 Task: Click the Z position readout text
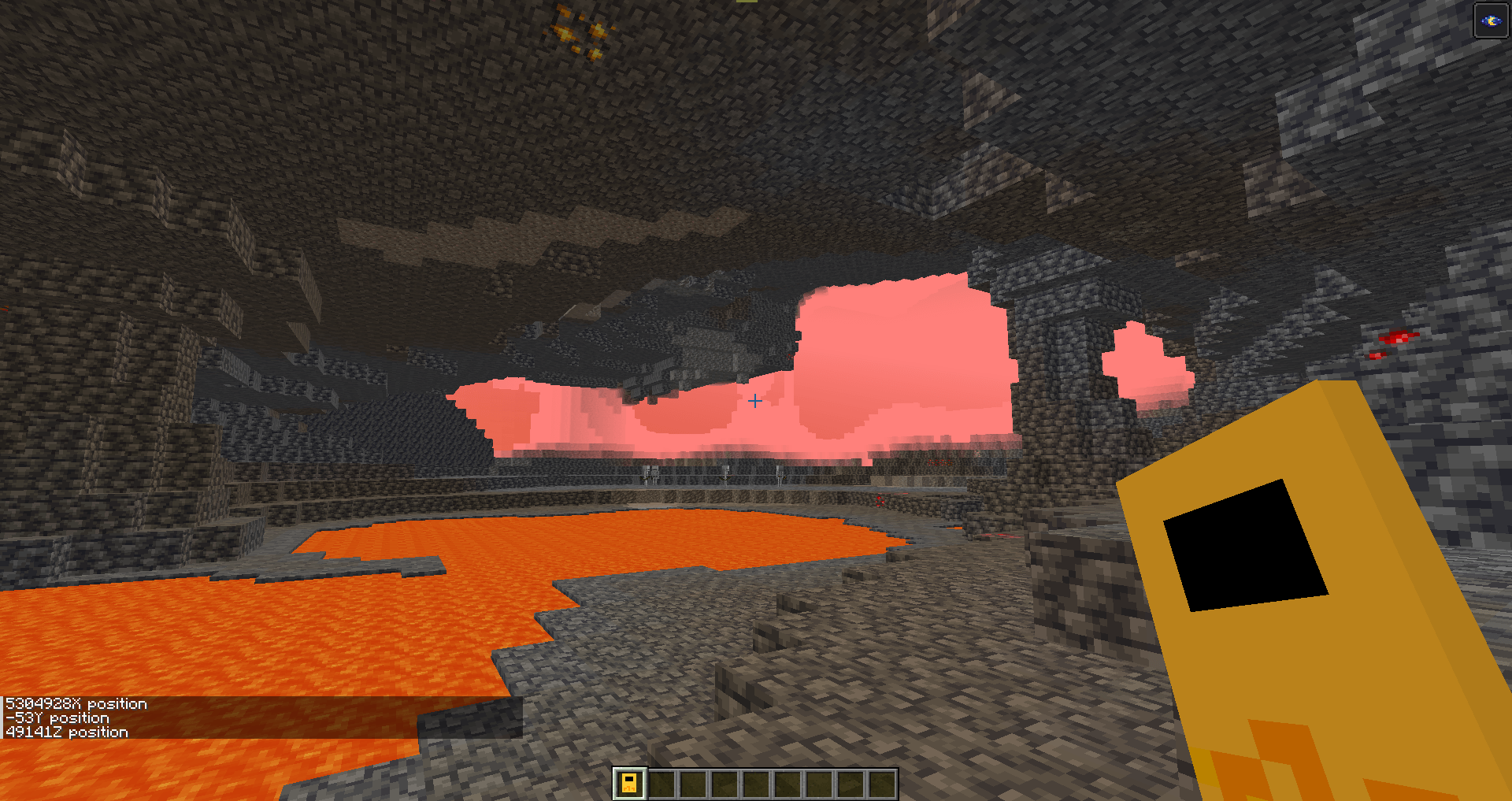pyautogui.click(x=65, y=732)
